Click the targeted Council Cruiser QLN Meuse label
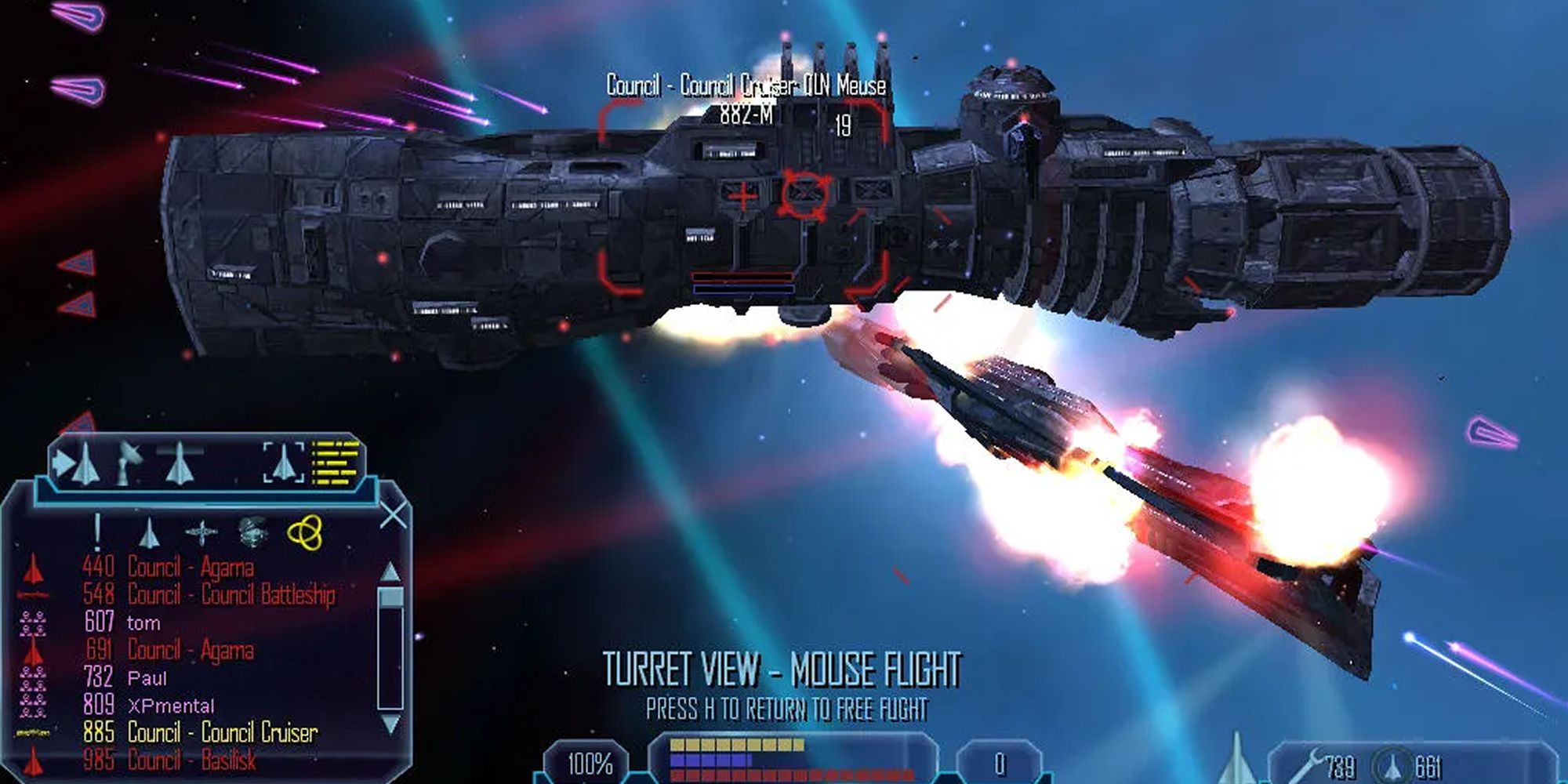The height and width of the screenshot is (784, 1568). (x=745, y=86)
